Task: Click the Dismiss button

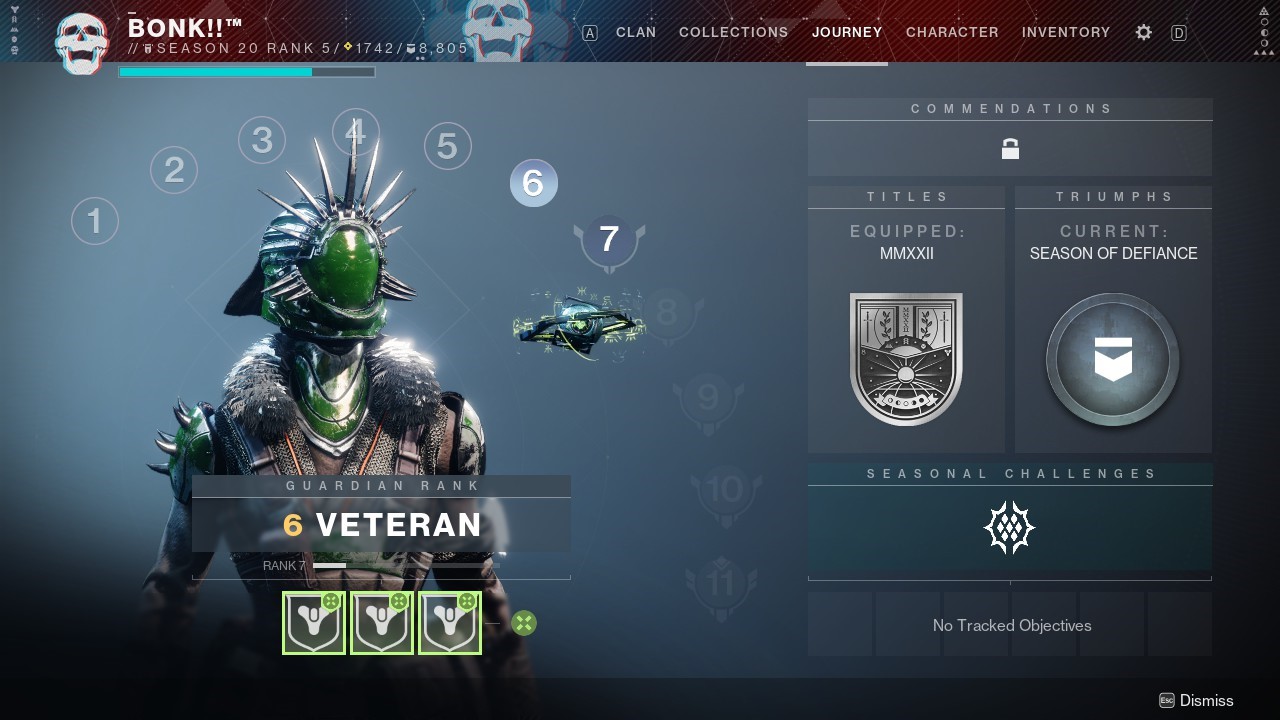Action: click(x=1206, y=700)
